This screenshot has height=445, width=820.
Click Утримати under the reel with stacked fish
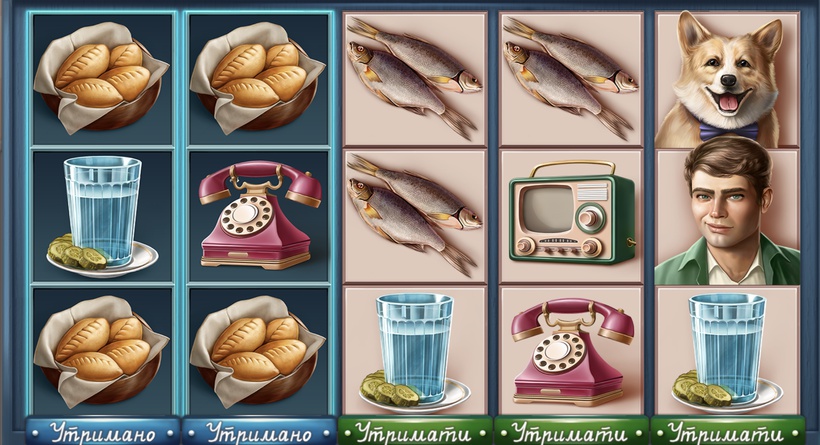[x=414, y=433]
